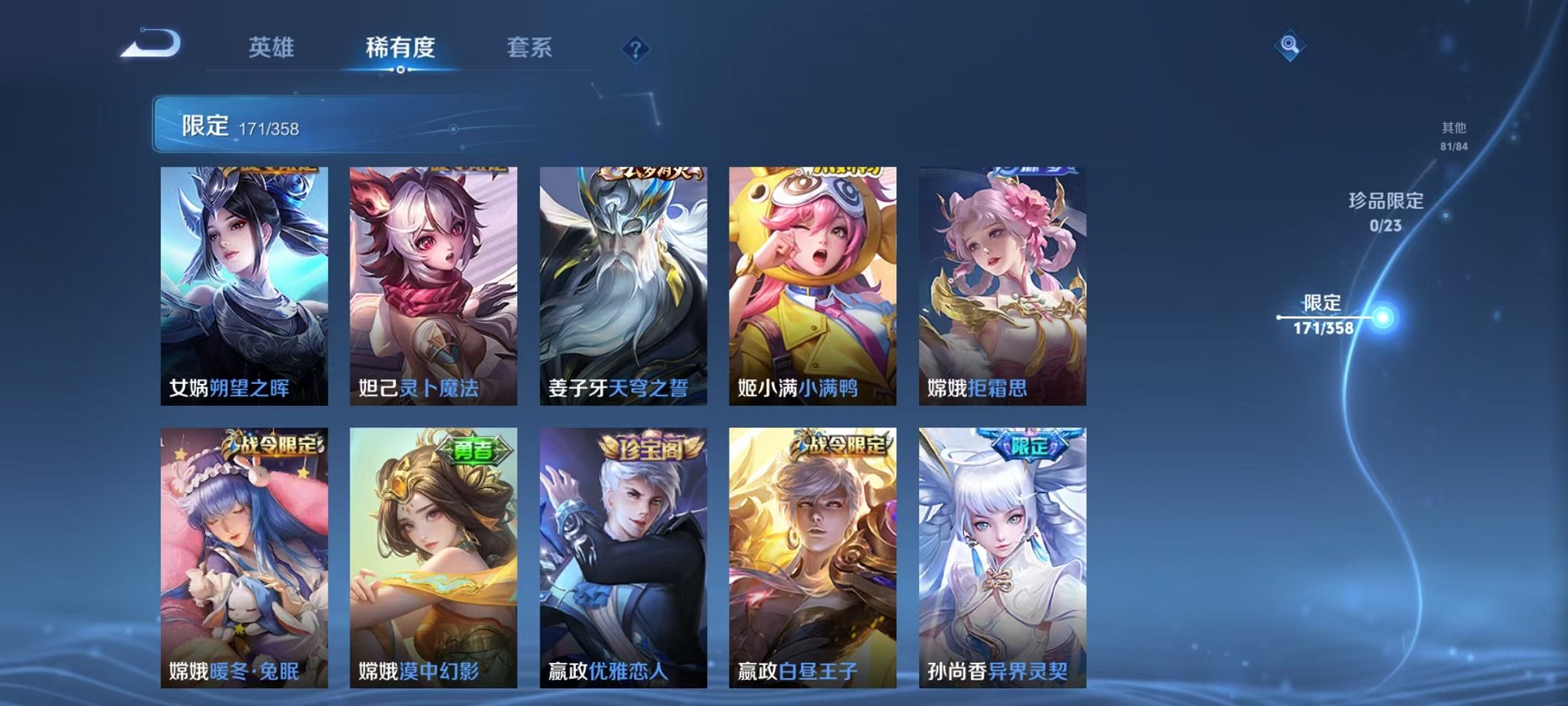Select the 稀有度 tab
Screen dimensions: 1568x706
coord(400,46)
